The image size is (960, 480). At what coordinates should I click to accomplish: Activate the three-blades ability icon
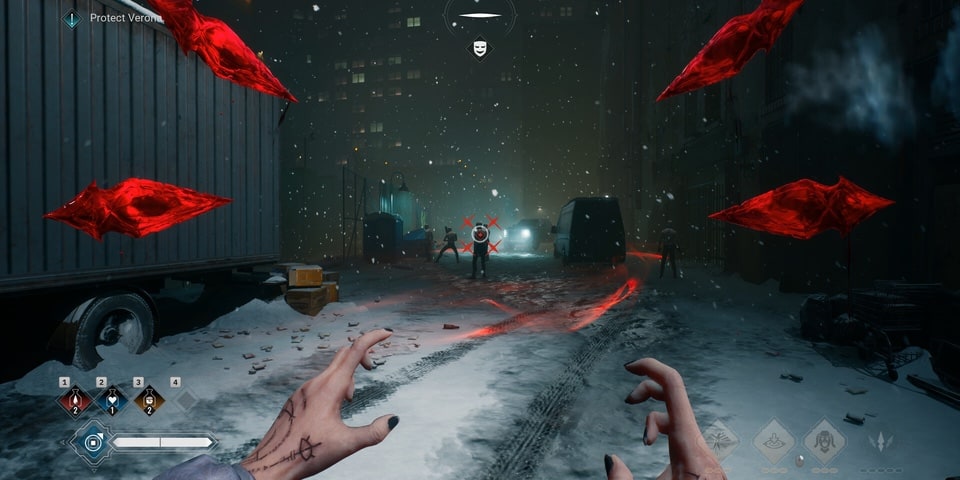coord(880,440)
